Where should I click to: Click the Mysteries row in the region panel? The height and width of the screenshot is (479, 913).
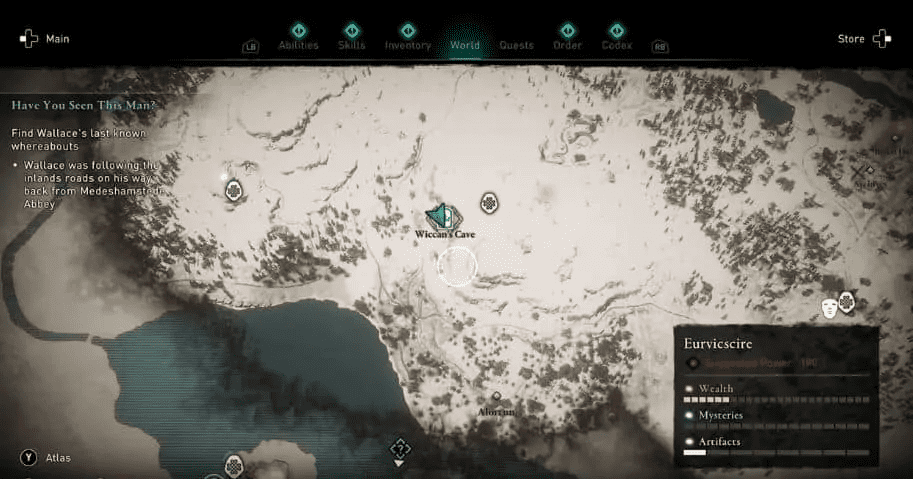(x=775, y=419)
